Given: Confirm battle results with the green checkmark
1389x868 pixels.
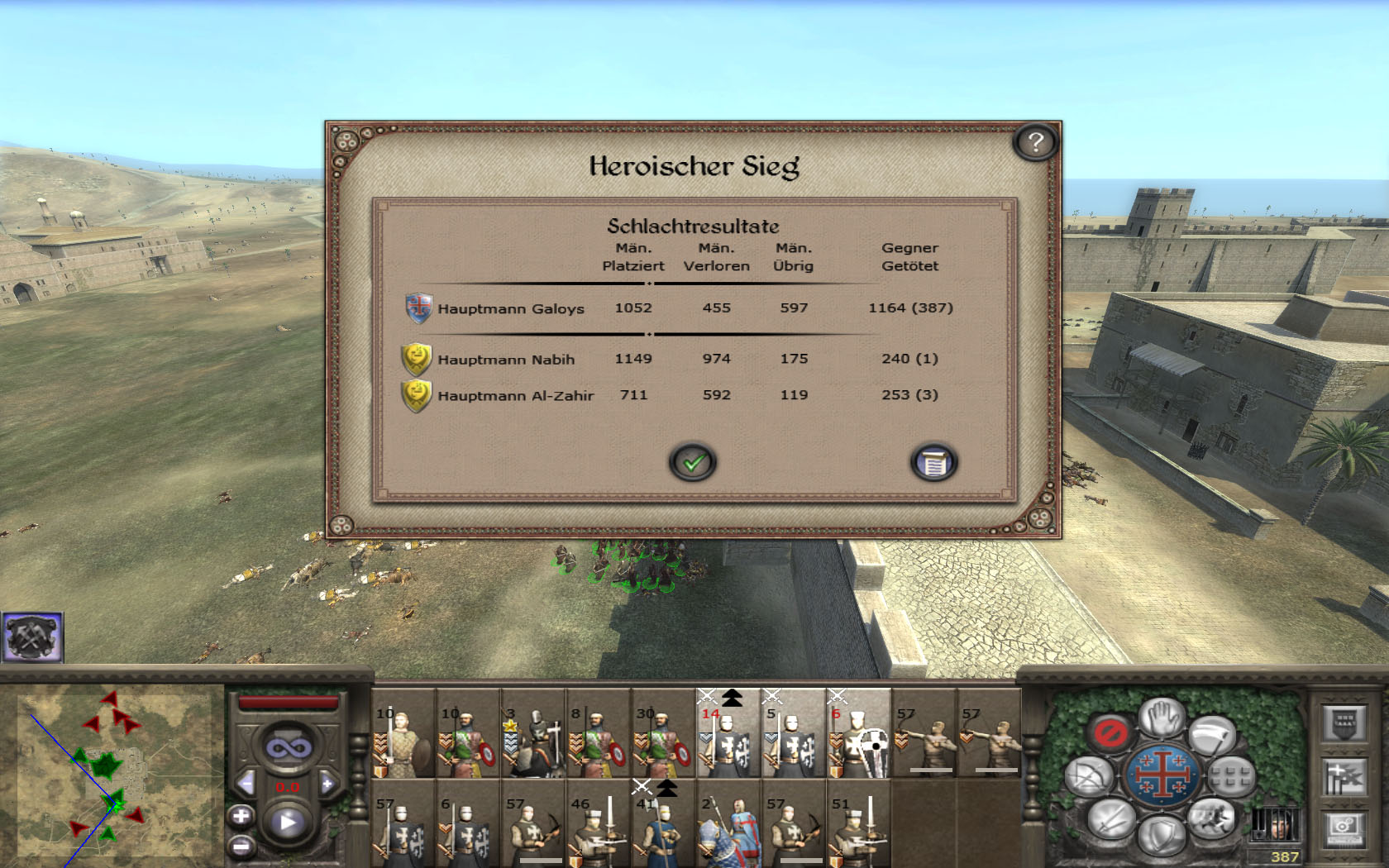Looking at the screenshot, I should click(693, 462).
